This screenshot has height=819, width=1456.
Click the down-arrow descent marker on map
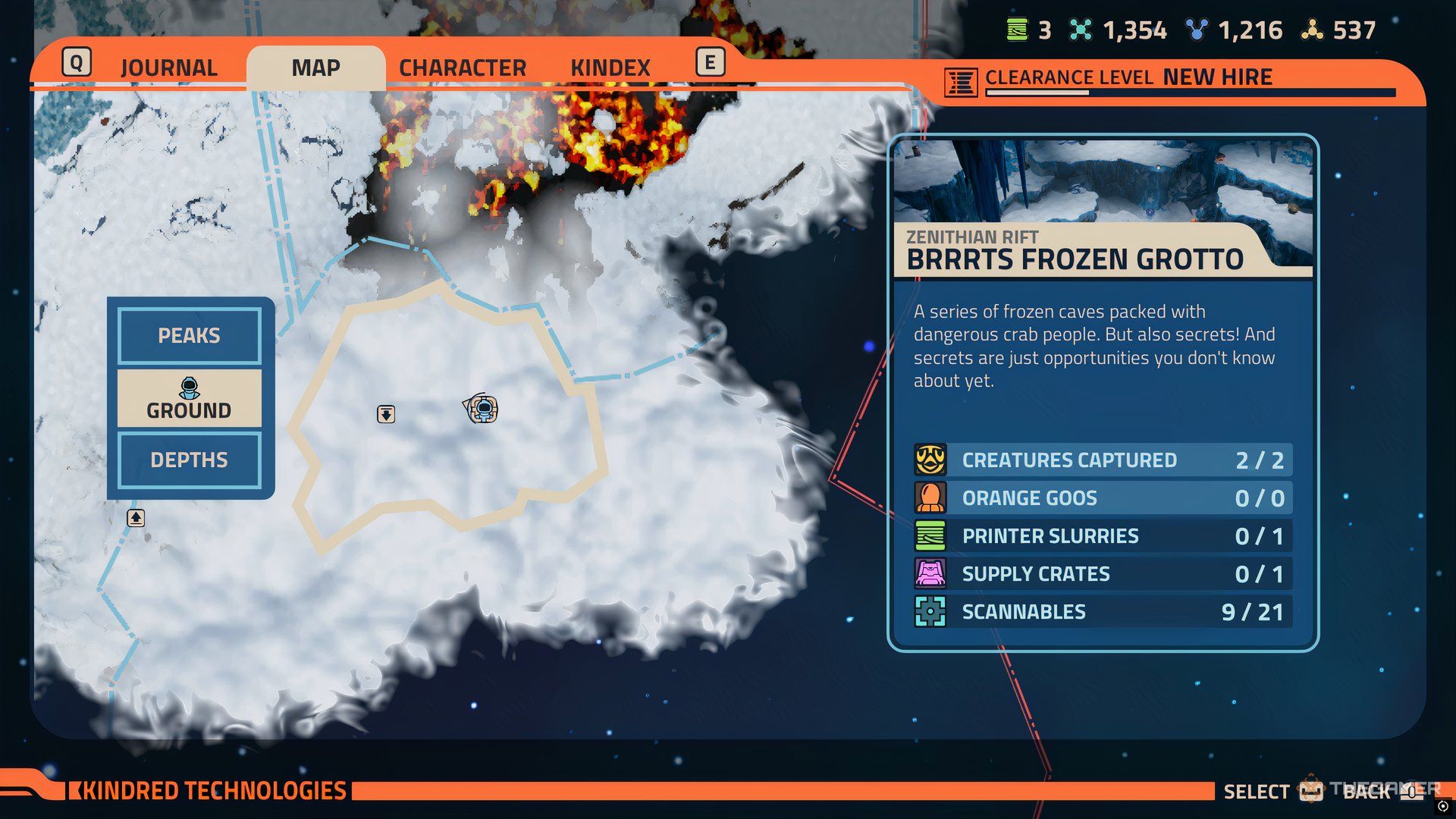[x=386, y=414]
